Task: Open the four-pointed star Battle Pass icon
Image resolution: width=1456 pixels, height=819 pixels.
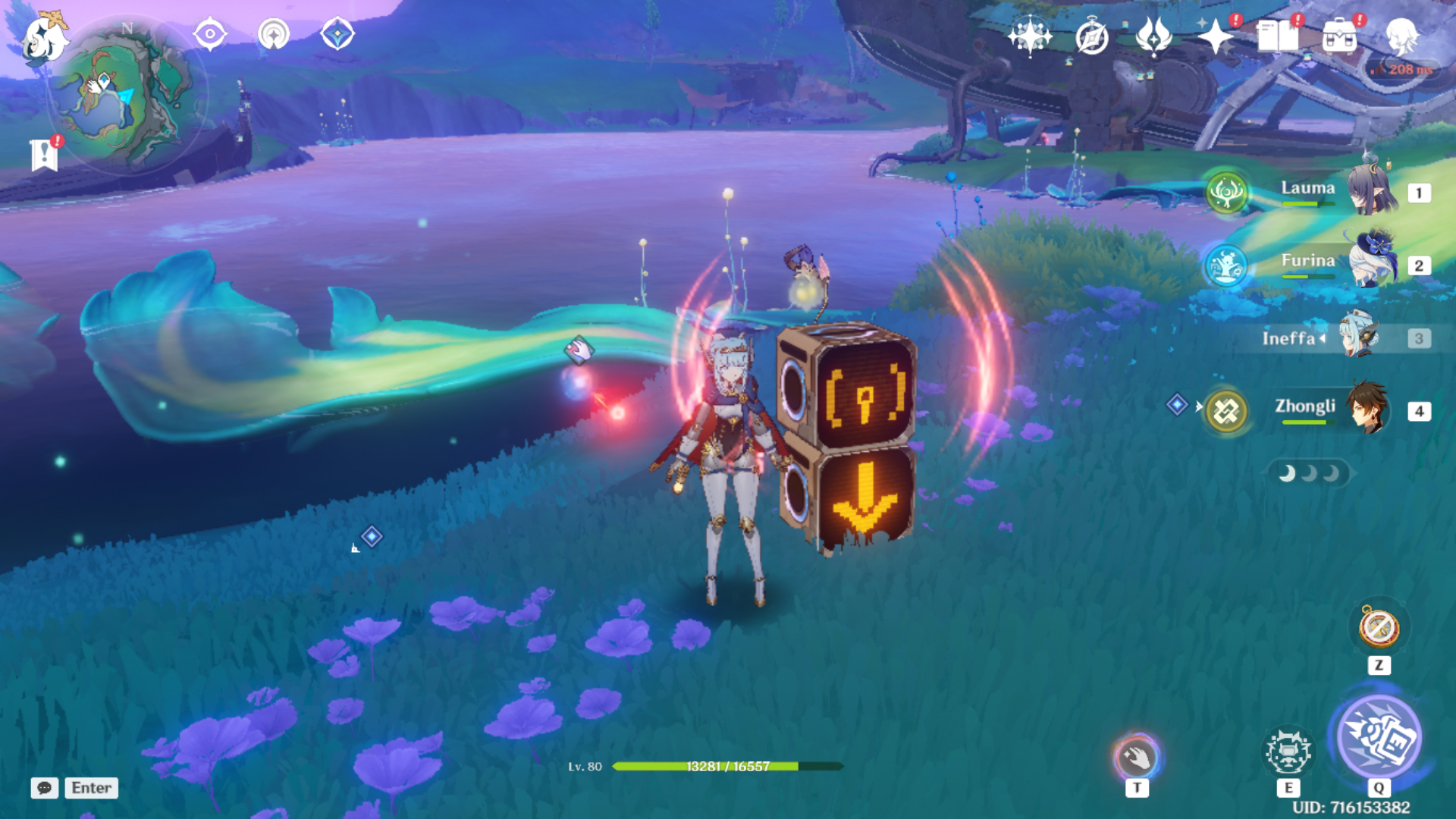Action: 1215,36
